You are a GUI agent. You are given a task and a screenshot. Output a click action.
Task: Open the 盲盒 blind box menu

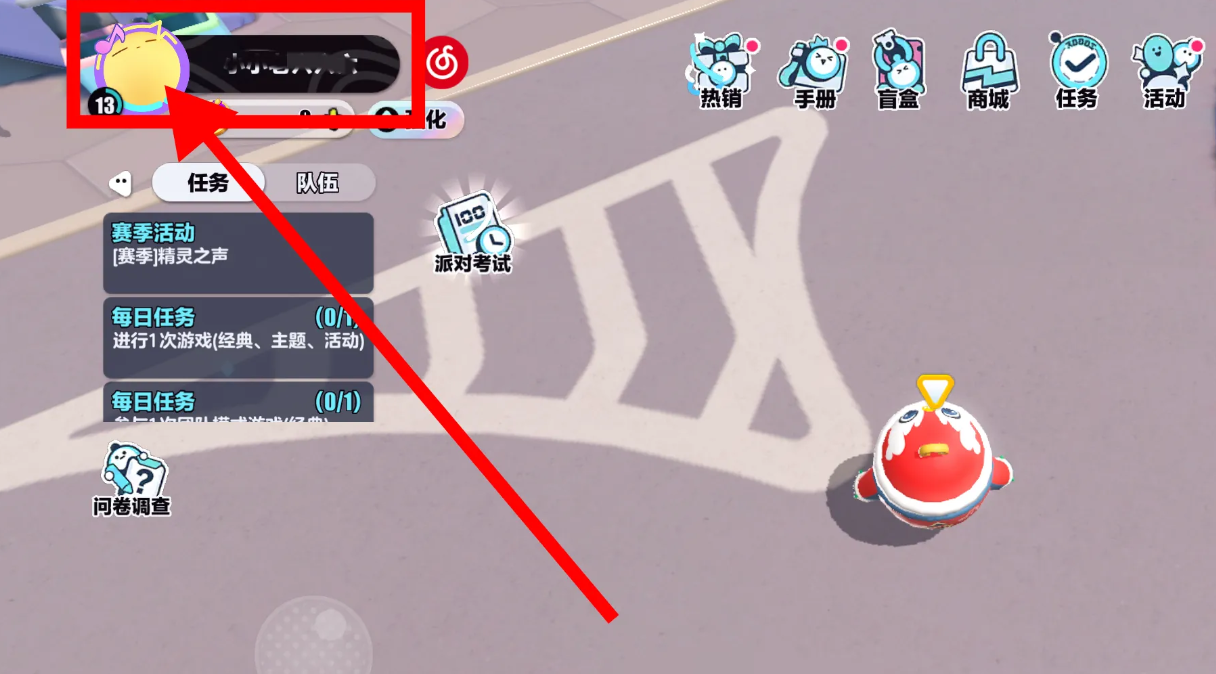[898, 70]
